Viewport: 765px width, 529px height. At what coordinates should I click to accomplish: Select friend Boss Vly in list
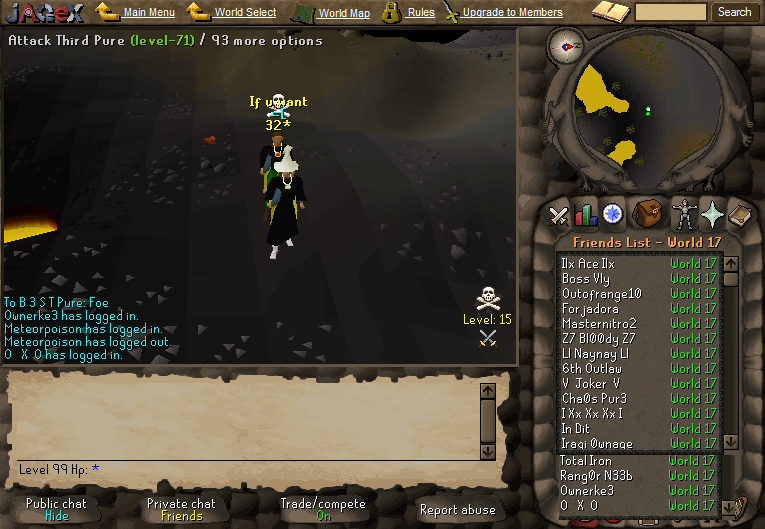[585, 279]
